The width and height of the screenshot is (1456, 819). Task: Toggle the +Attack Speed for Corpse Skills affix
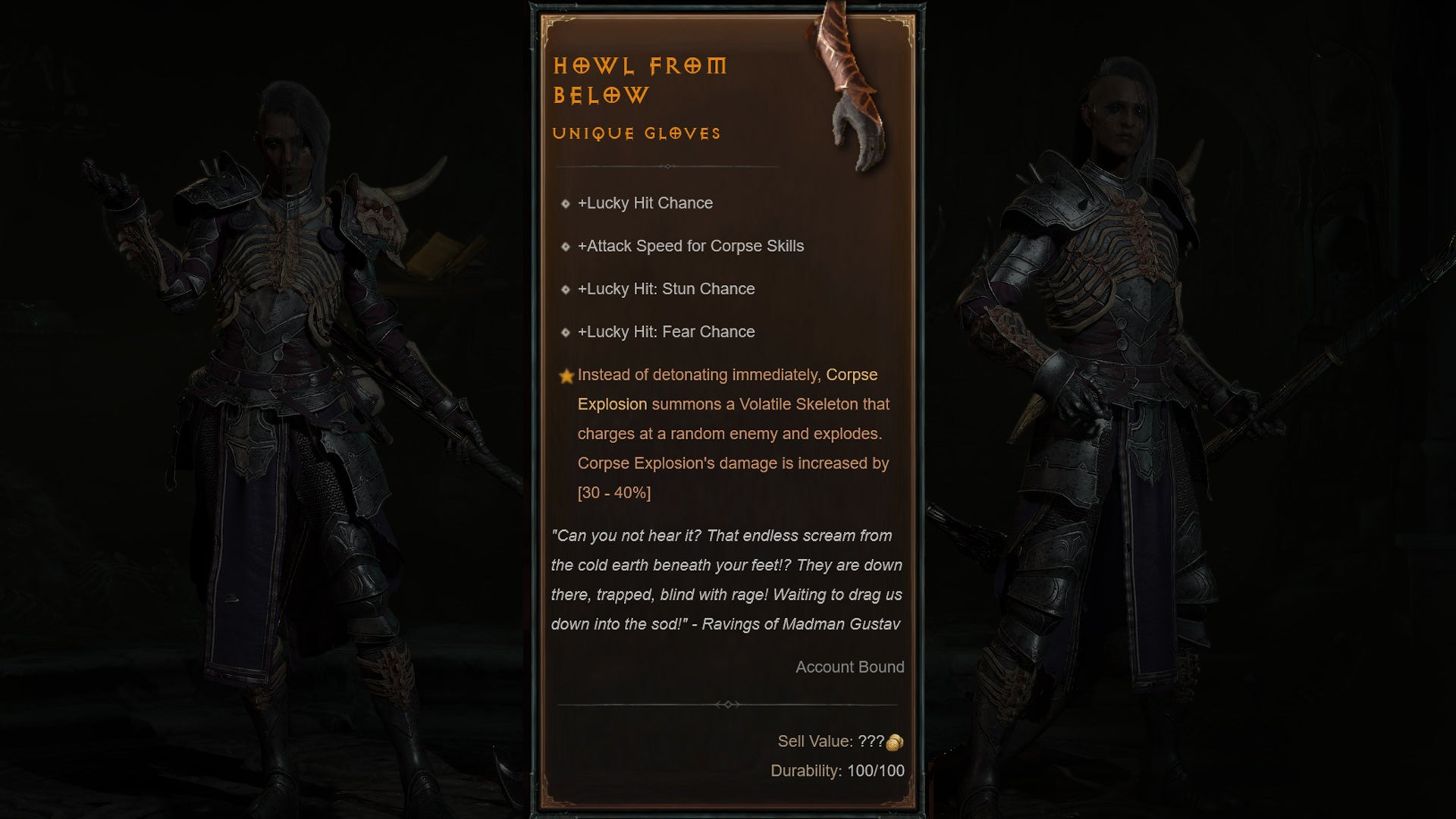coord(692,246)
